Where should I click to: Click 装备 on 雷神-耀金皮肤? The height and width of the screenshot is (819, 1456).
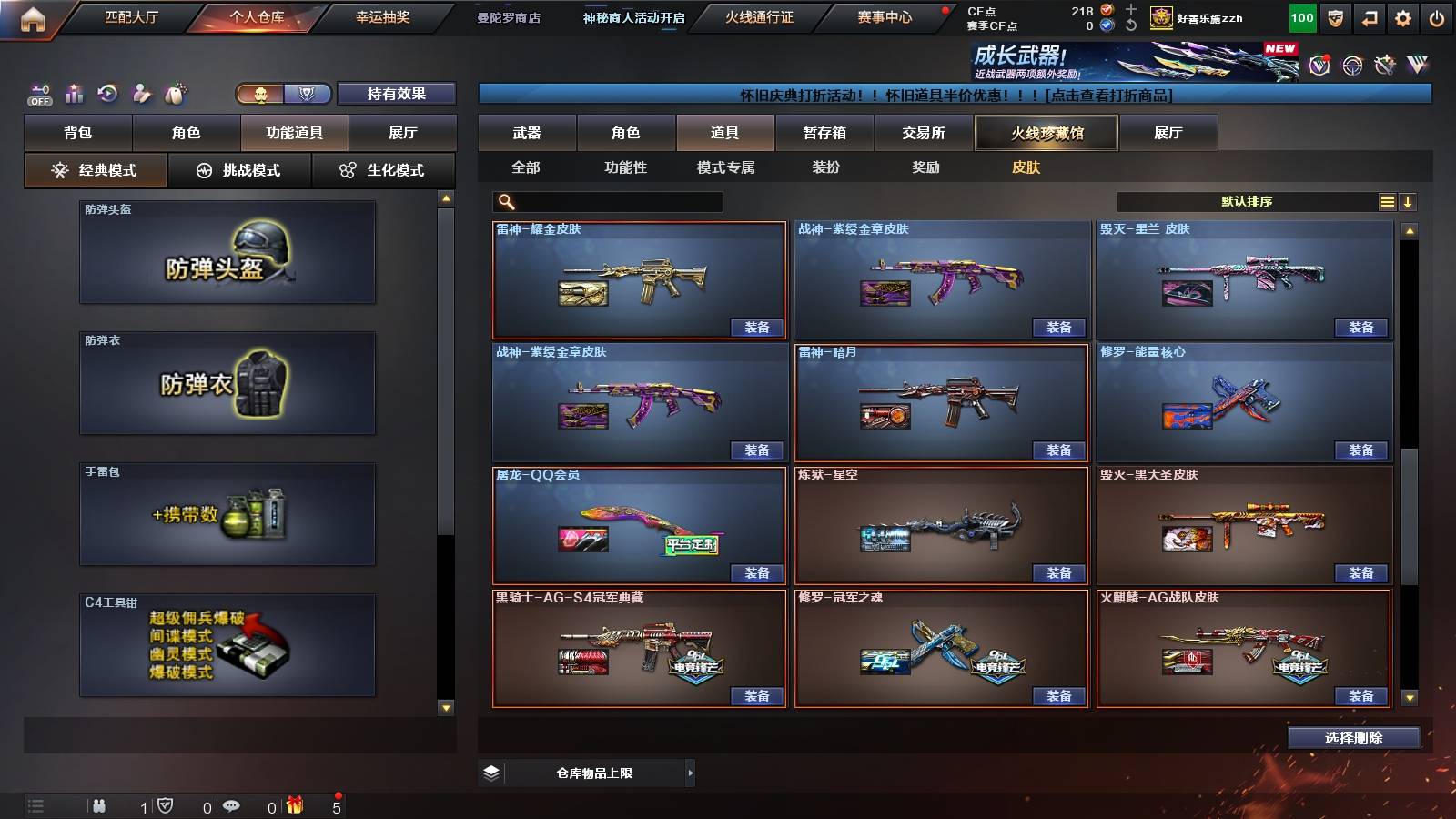tap(754, 328)
